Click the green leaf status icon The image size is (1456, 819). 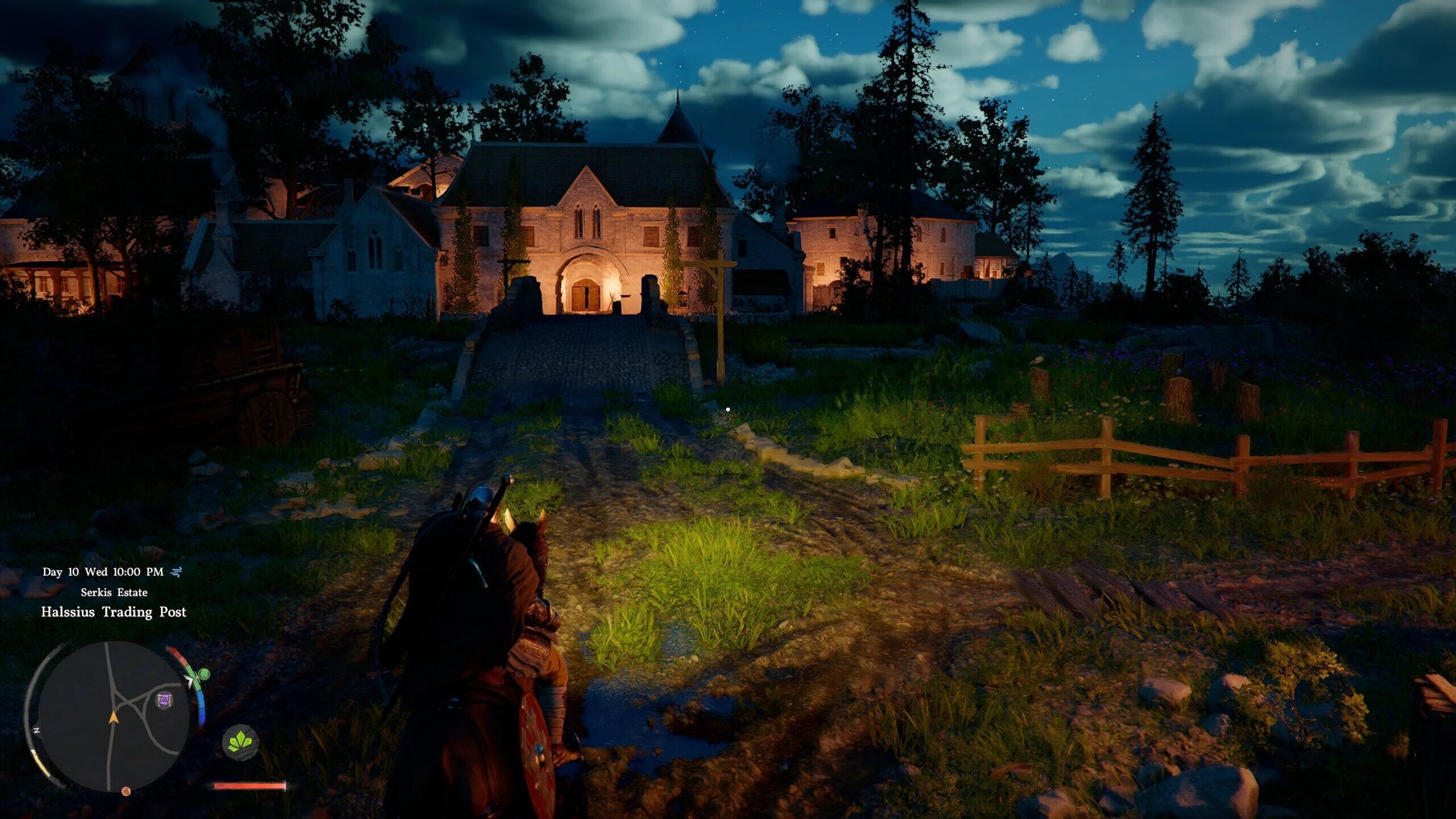click(240, 742)
